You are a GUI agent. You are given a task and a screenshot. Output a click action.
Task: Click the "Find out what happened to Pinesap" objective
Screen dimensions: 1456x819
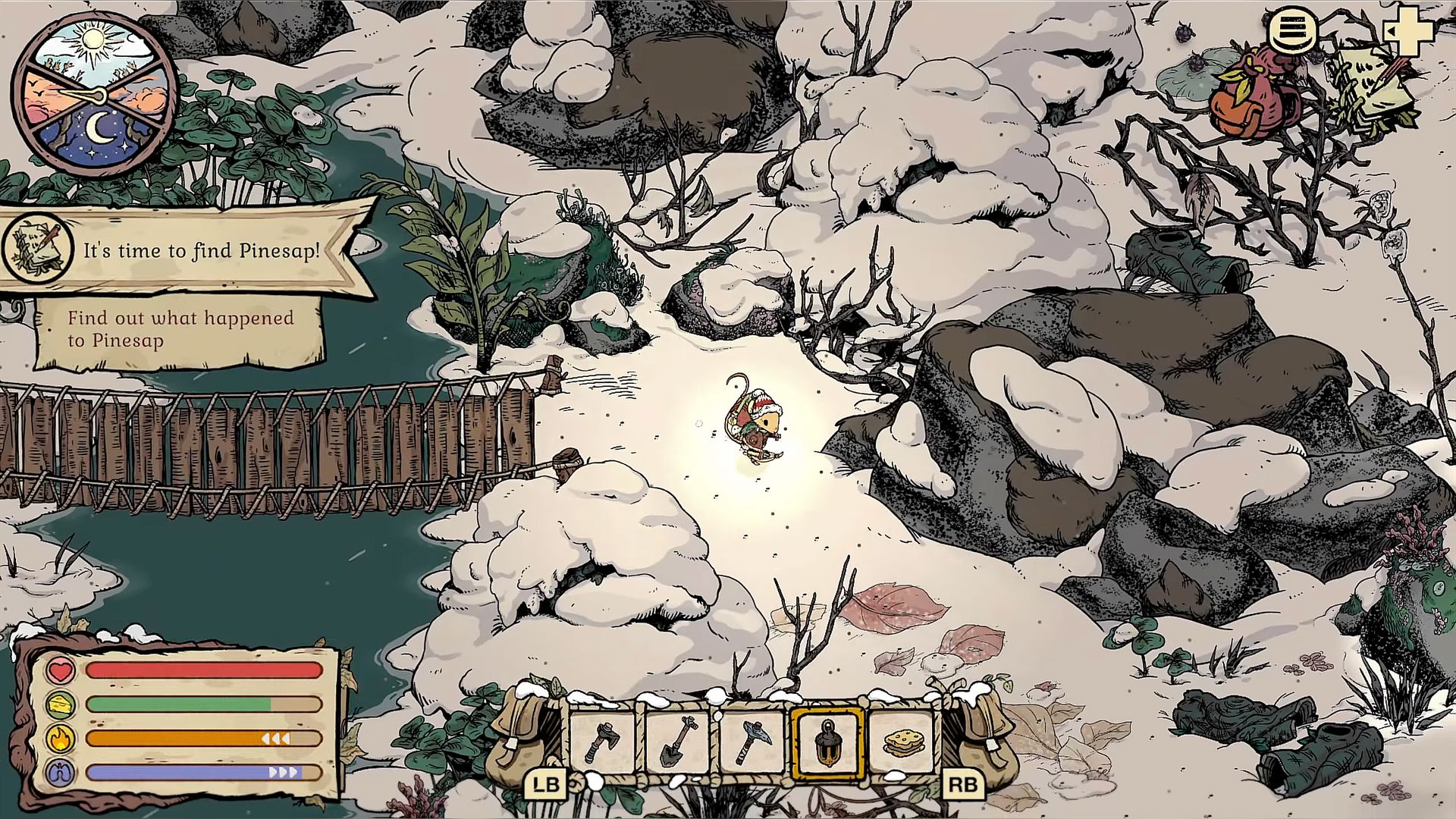[x=180, y=329]
